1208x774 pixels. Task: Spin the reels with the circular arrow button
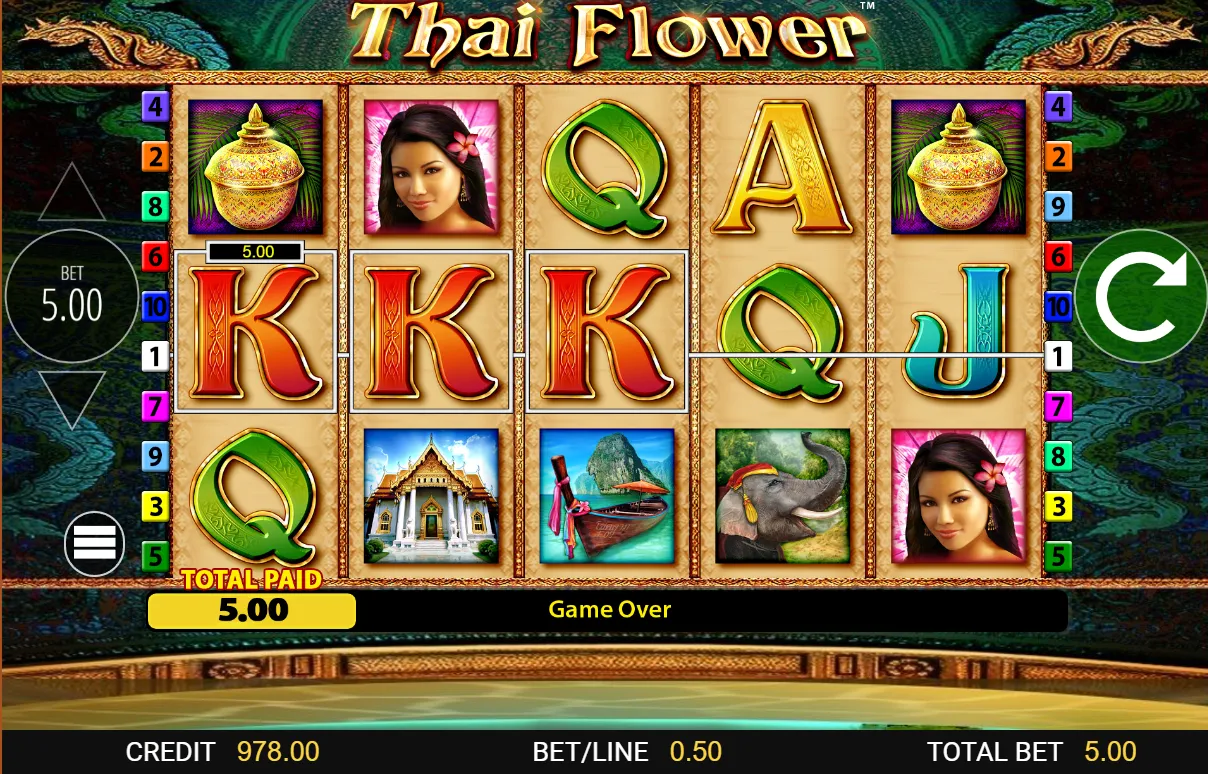[x=1141, y=296]
